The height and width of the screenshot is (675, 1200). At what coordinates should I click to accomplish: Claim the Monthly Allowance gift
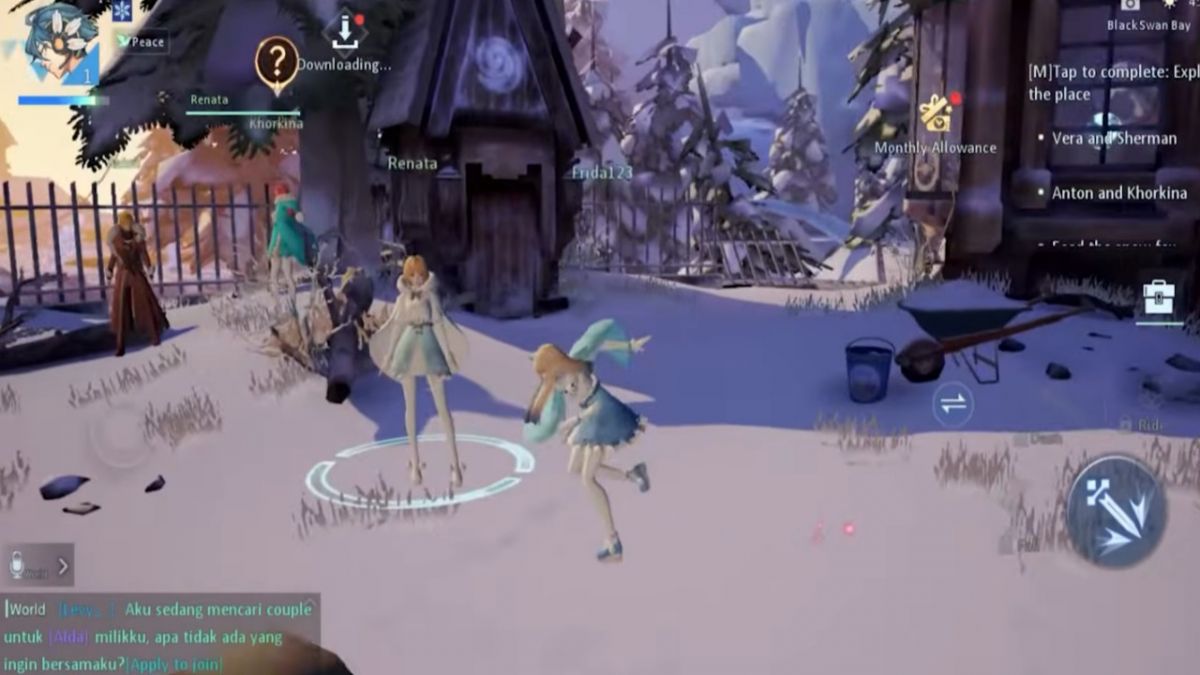click(x=936, y=114)
